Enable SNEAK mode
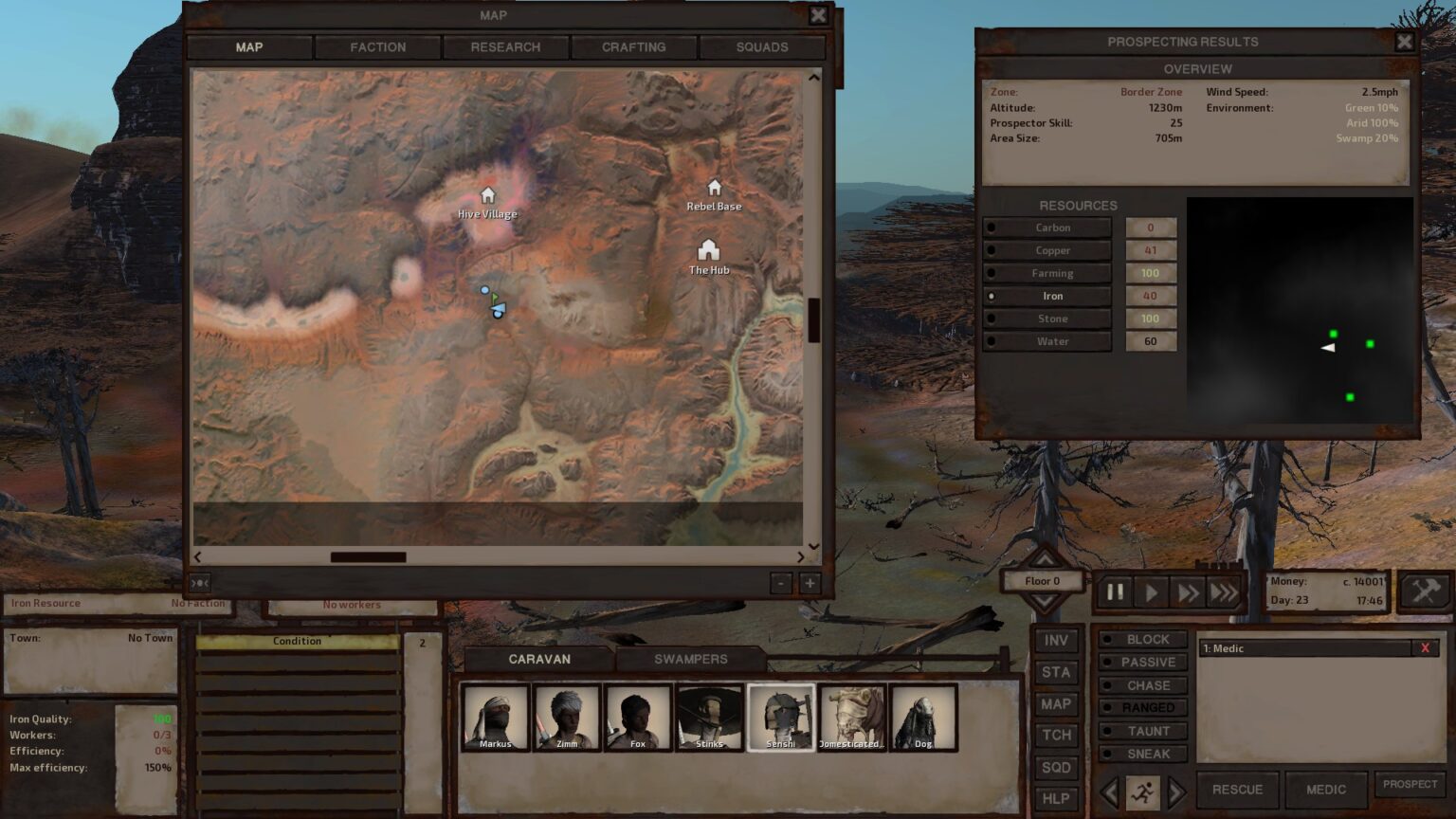1456x819 pixels. pos(1144,754)
